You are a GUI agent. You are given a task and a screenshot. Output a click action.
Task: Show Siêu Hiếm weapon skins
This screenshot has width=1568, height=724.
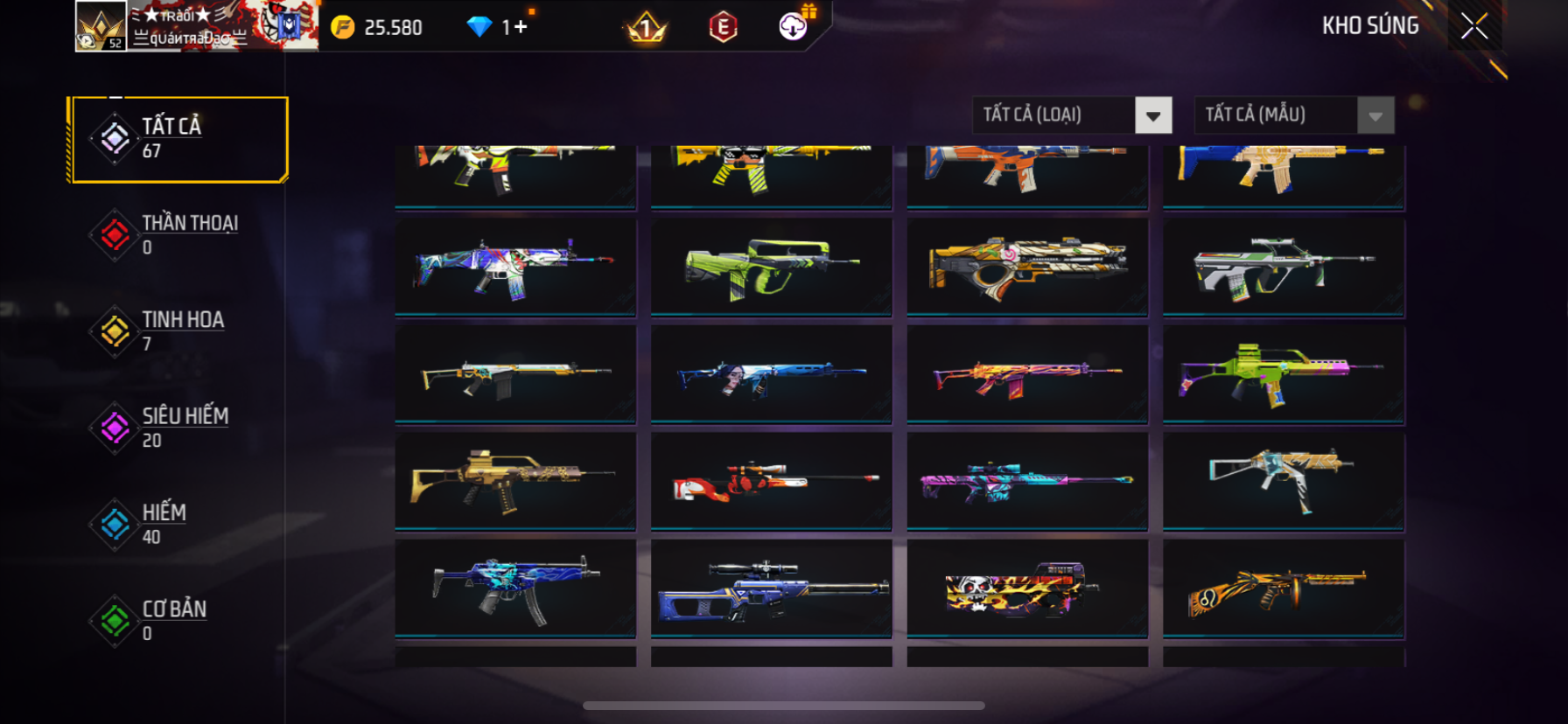tap(179, 428)
